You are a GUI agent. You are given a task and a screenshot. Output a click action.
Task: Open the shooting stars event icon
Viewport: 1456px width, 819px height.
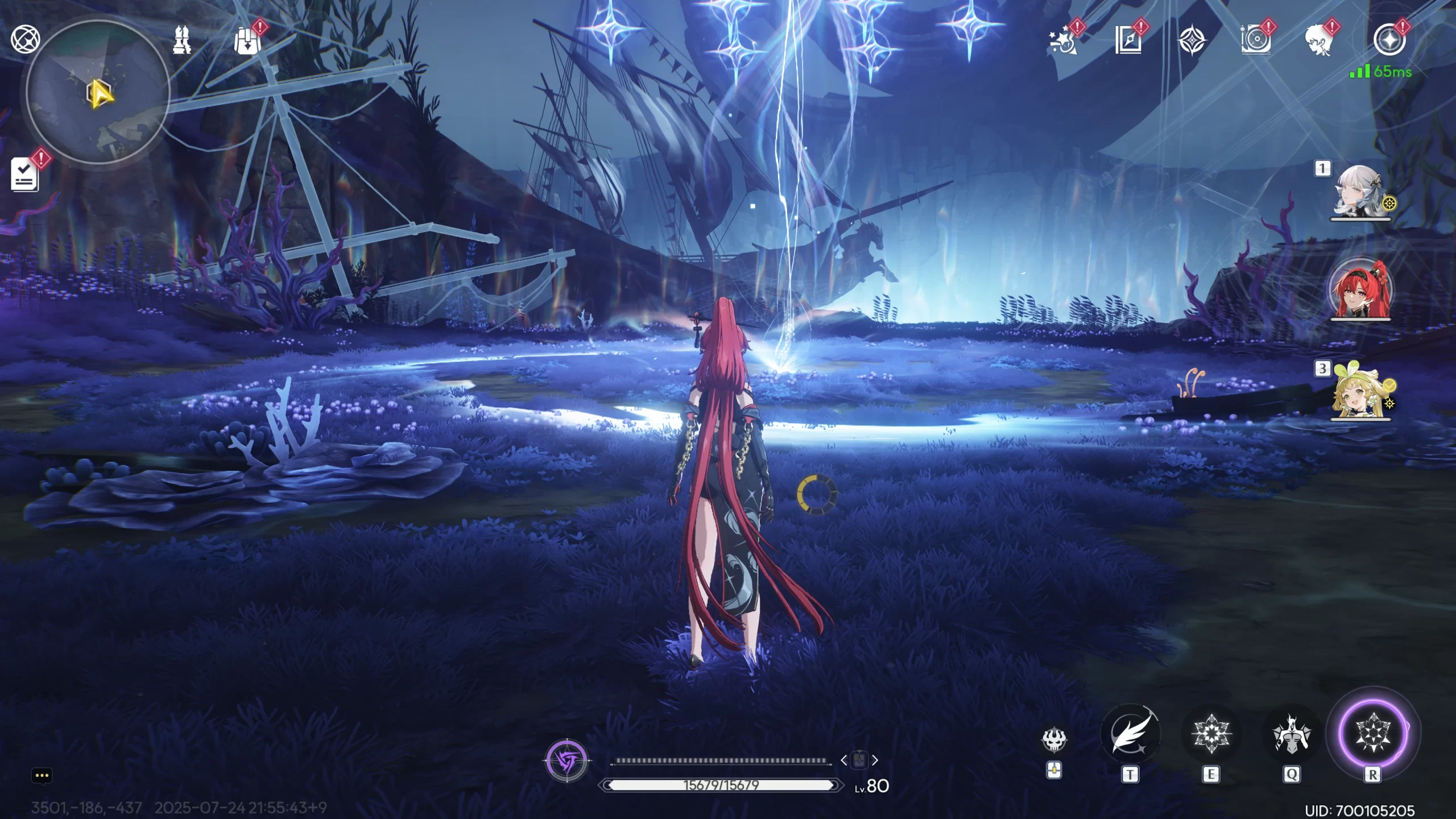[x=1064, y=41]
